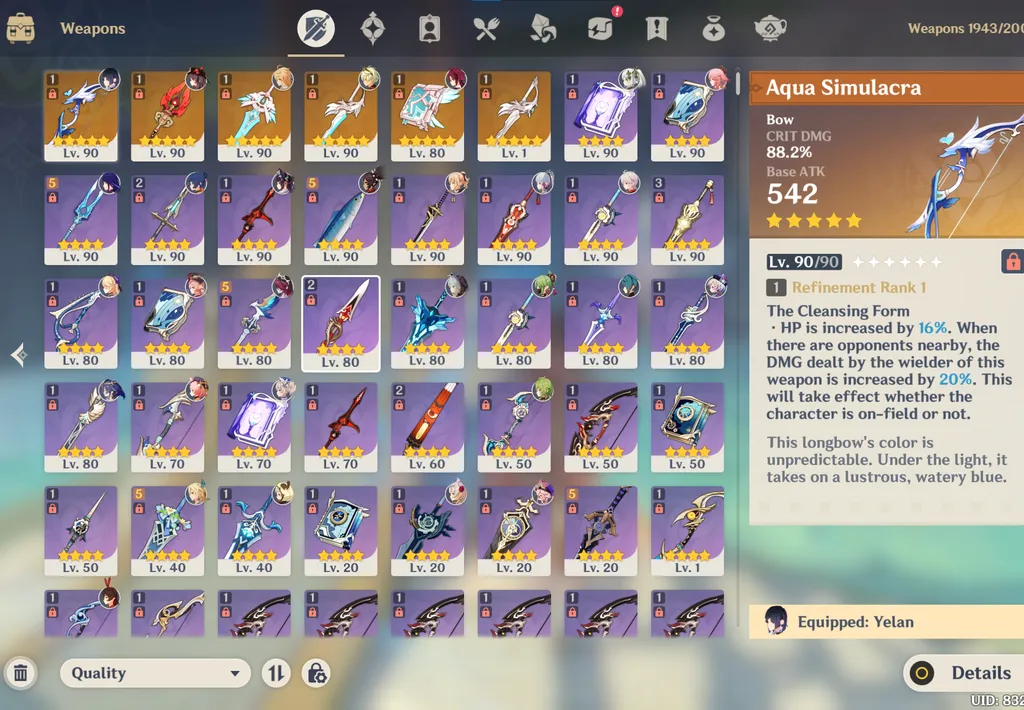Select the Aqua Simulacra bow slot
The height and width of the screenshot is (710, 1024).
click(x=81, y=115)
